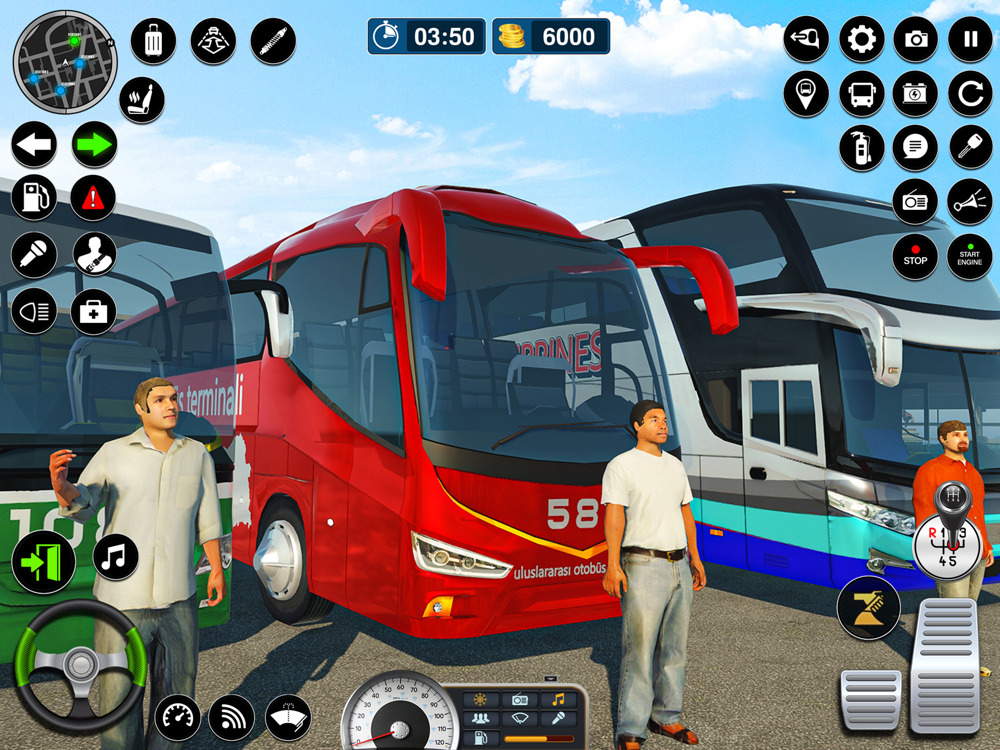Open the first aid kit button
Screen dimensions: 1000x750
pos(93,311)
